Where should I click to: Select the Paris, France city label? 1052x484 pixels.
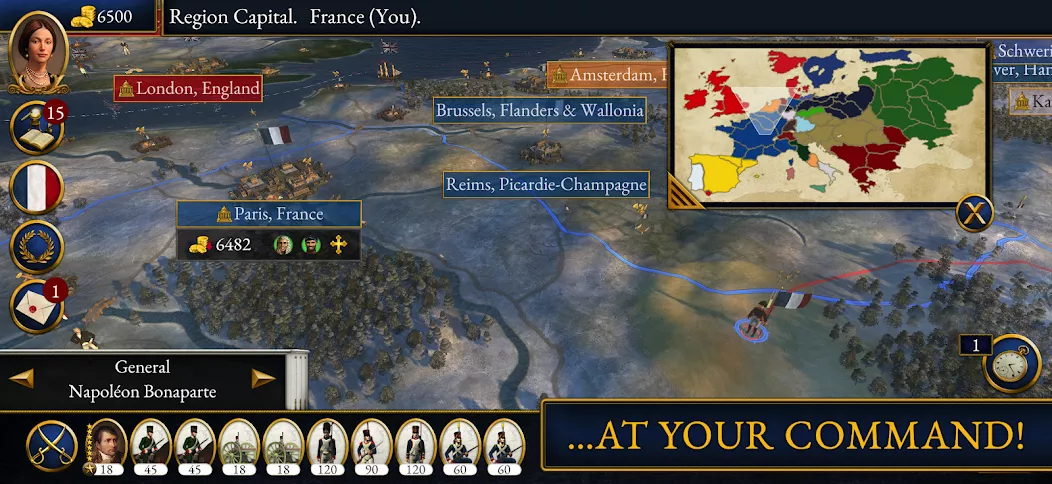269,214
